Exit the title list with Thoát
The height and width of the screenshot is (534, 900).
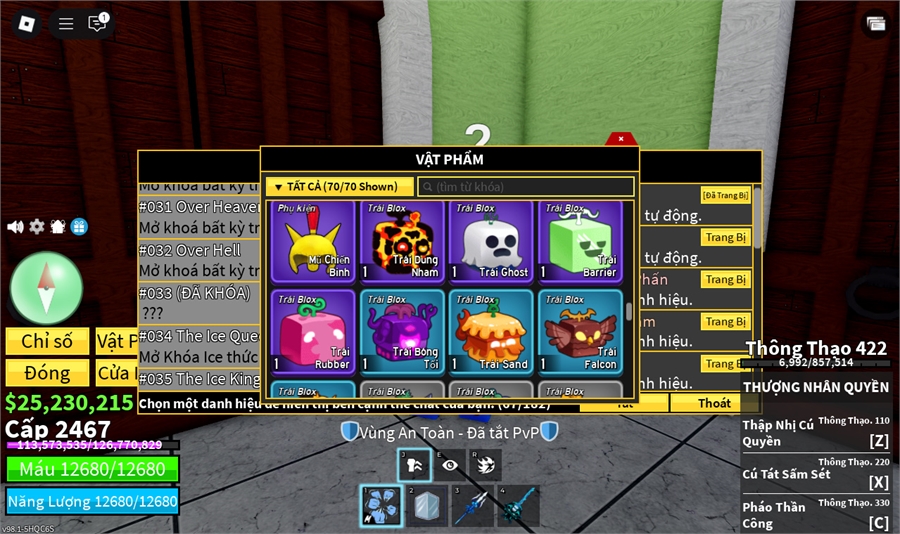tap(714, 403)
